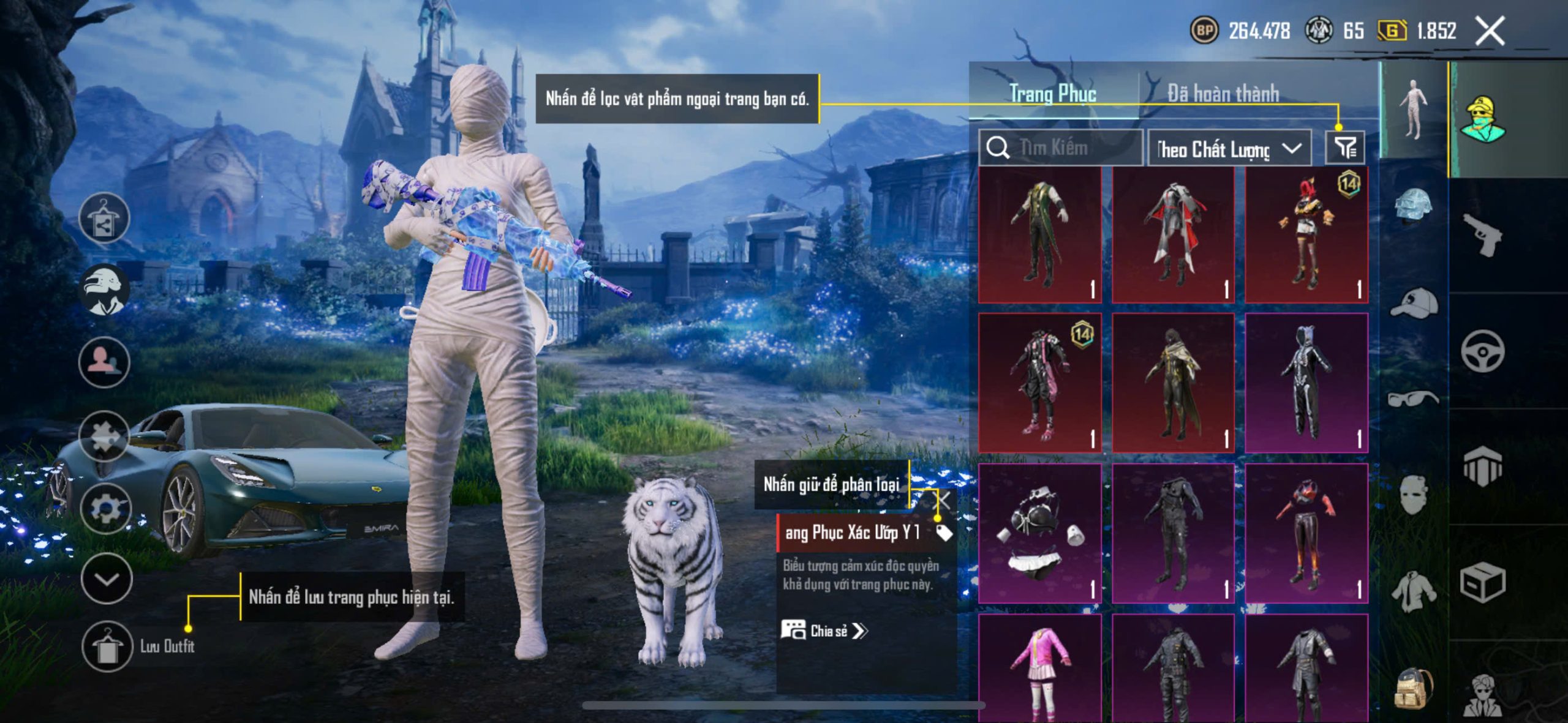Image resolution: width=1568 pixels, height=723 pixels.
Task: Open the Đã hoàn thành tab
Action: 1223,94
